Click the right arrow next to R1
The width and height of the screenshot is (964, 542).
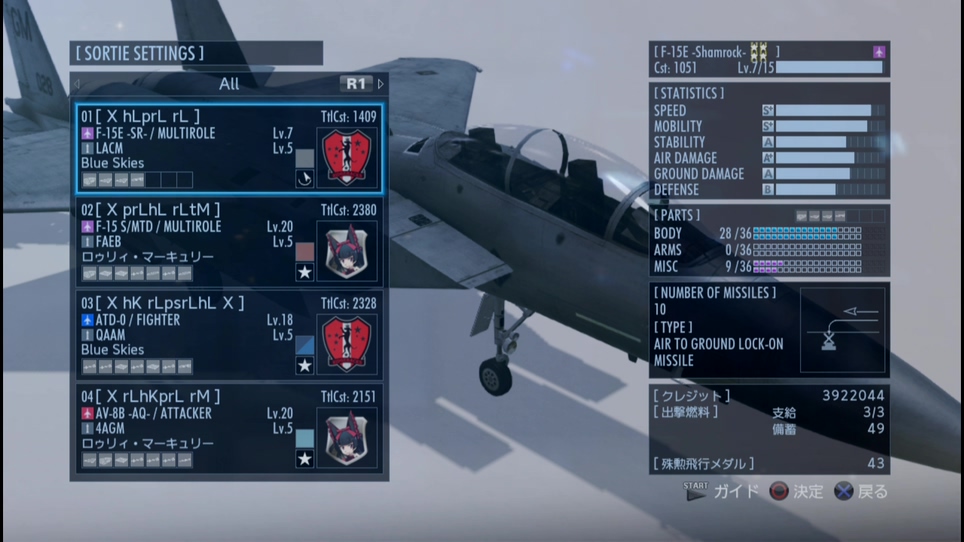(x=381, y=84)
